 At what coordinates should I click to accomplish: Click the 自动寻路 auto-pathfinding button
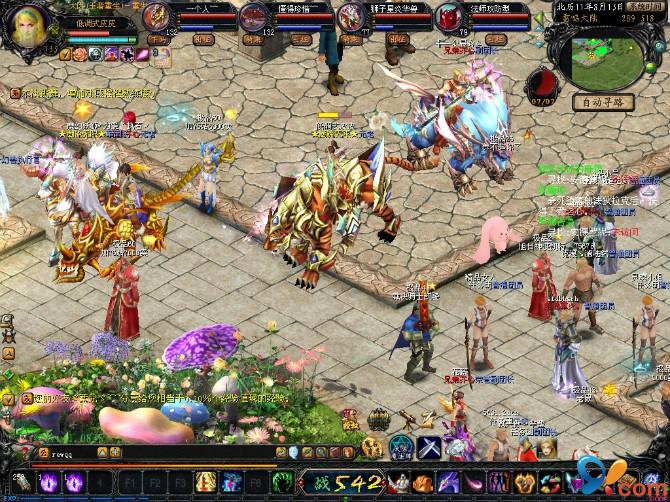click(601, 101)
